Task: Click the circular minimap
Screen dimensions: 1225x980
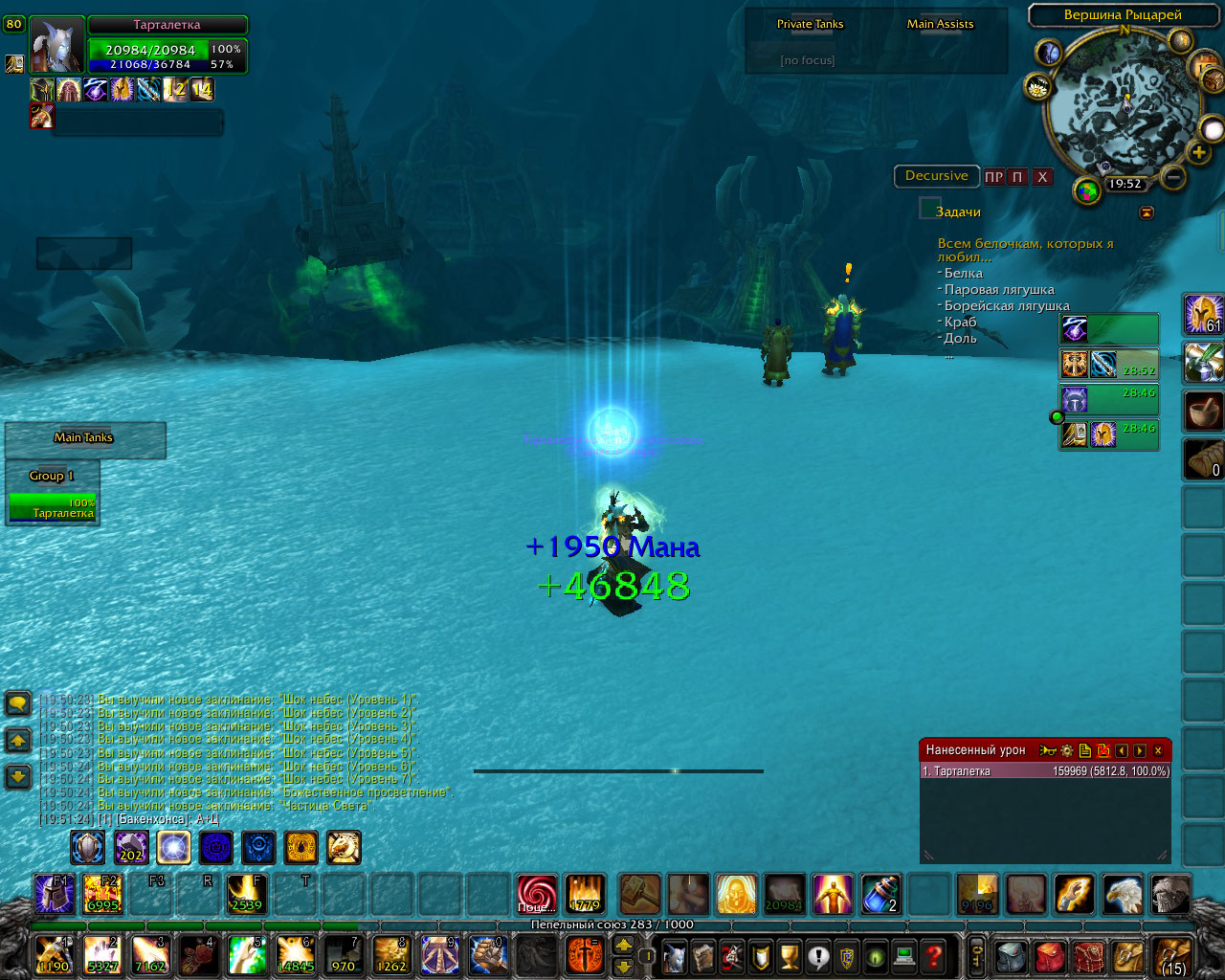Action: pos(1124,105)
